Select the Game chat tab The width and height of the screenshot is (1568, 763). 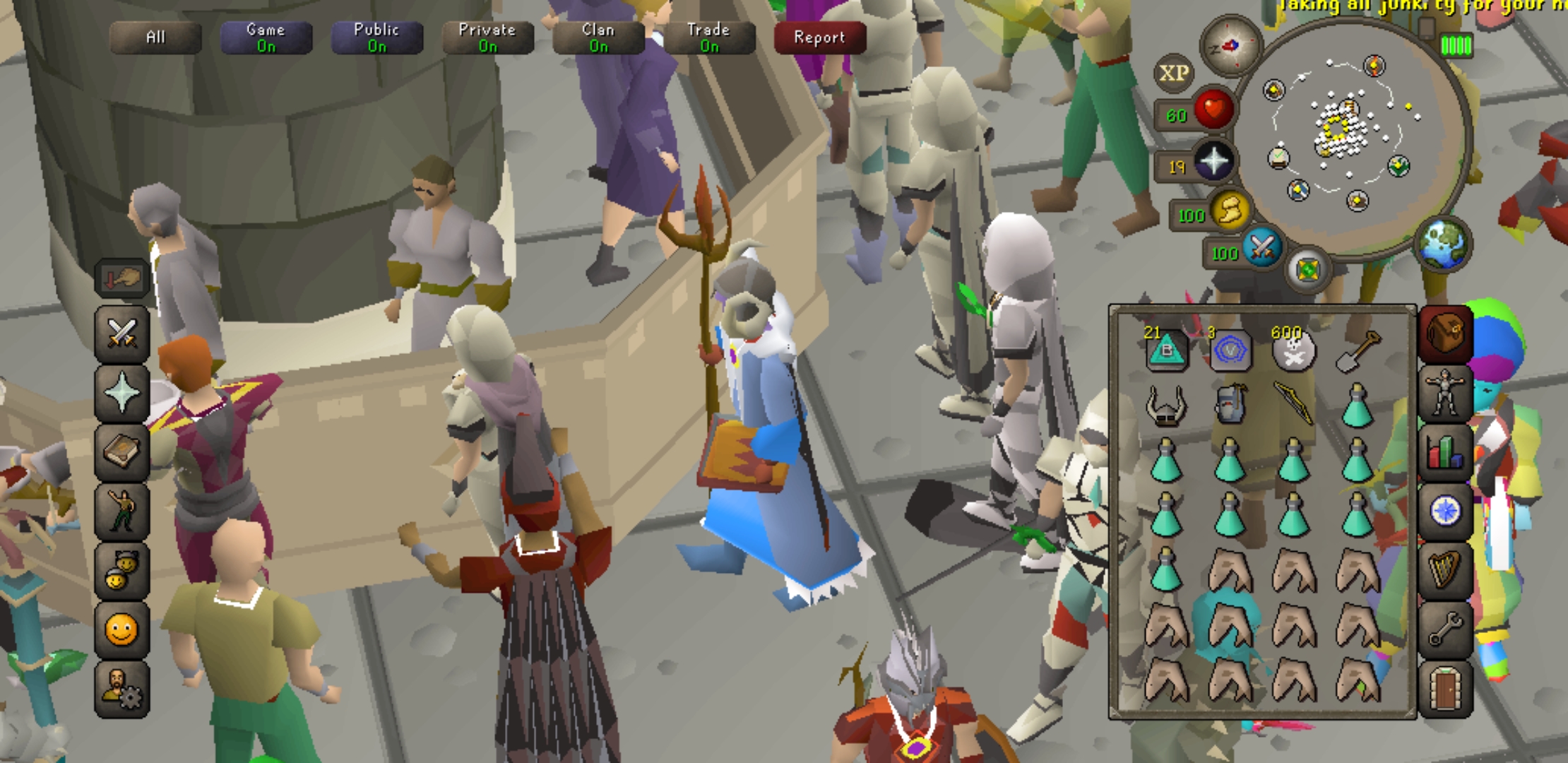coord(266,38)
